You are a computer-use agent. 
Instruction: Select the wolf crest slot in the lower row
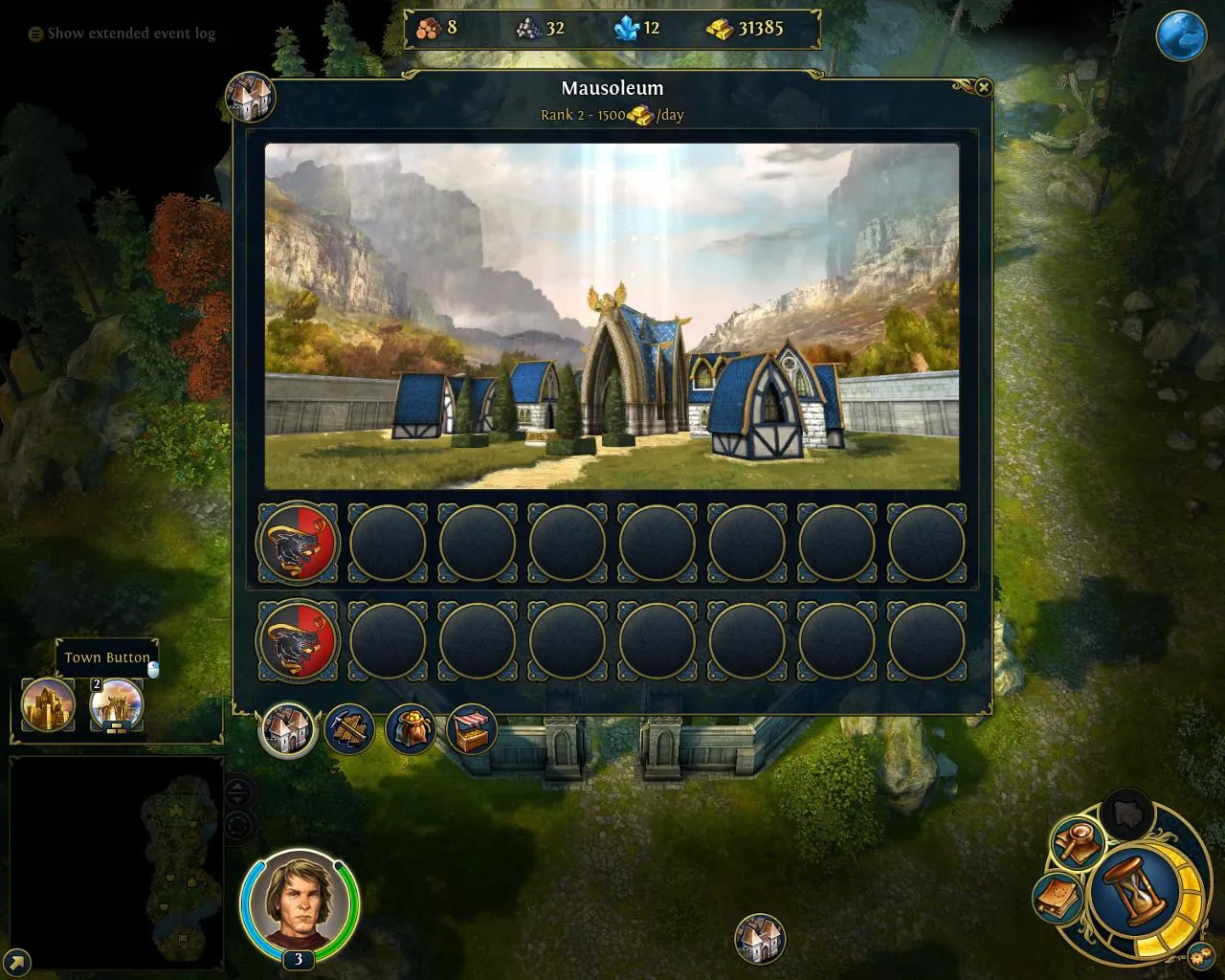coord(298,640)
